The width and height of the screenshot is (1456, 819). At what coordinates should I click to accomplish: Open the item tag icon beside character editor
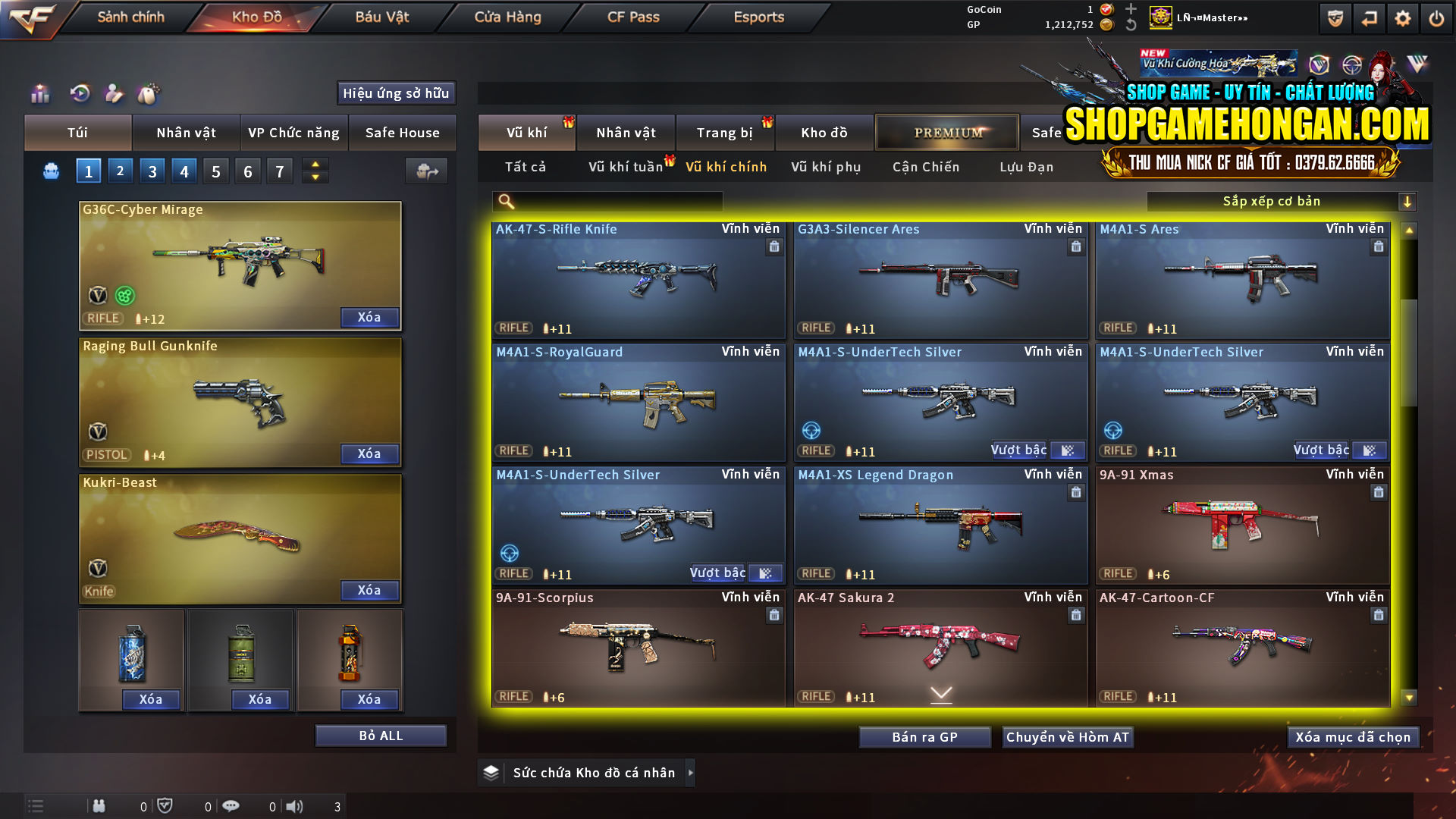tap(149, 93)
